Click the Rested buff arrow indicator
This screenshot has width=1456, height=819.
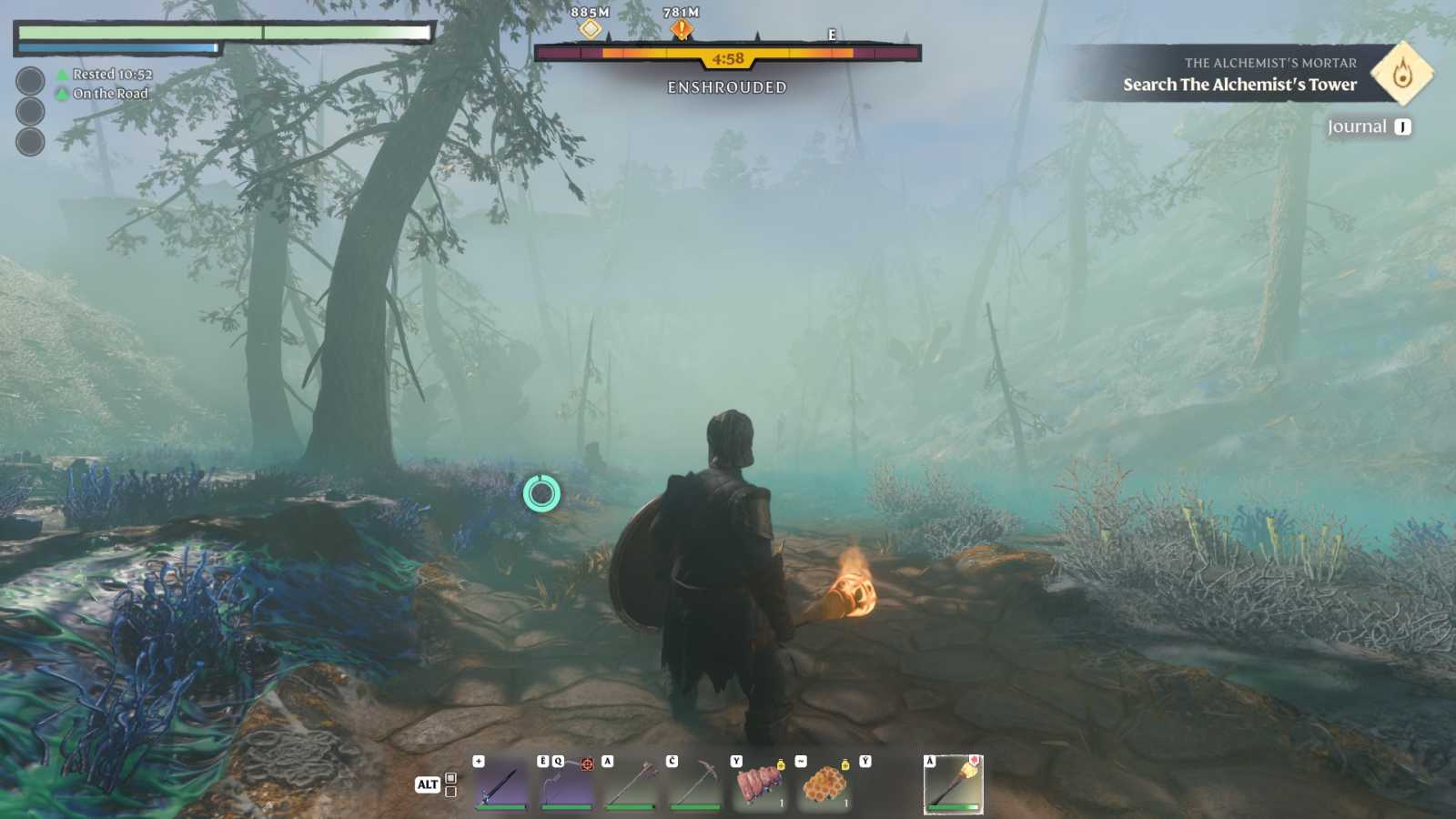click(x=62, y=75)
